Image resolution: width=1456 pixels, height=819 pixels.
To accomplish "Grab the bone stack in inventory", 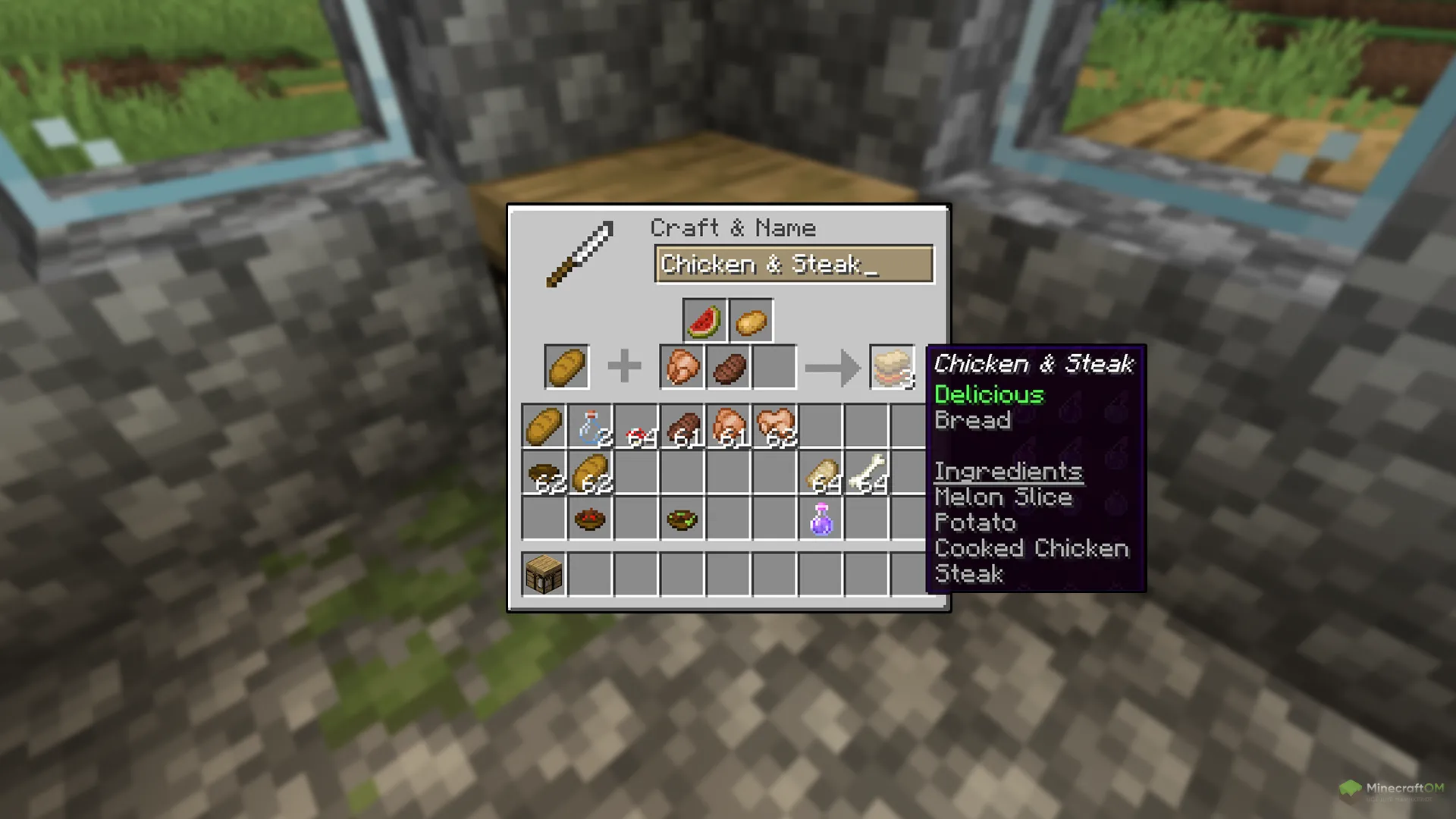I will click(x=868, y=472).
